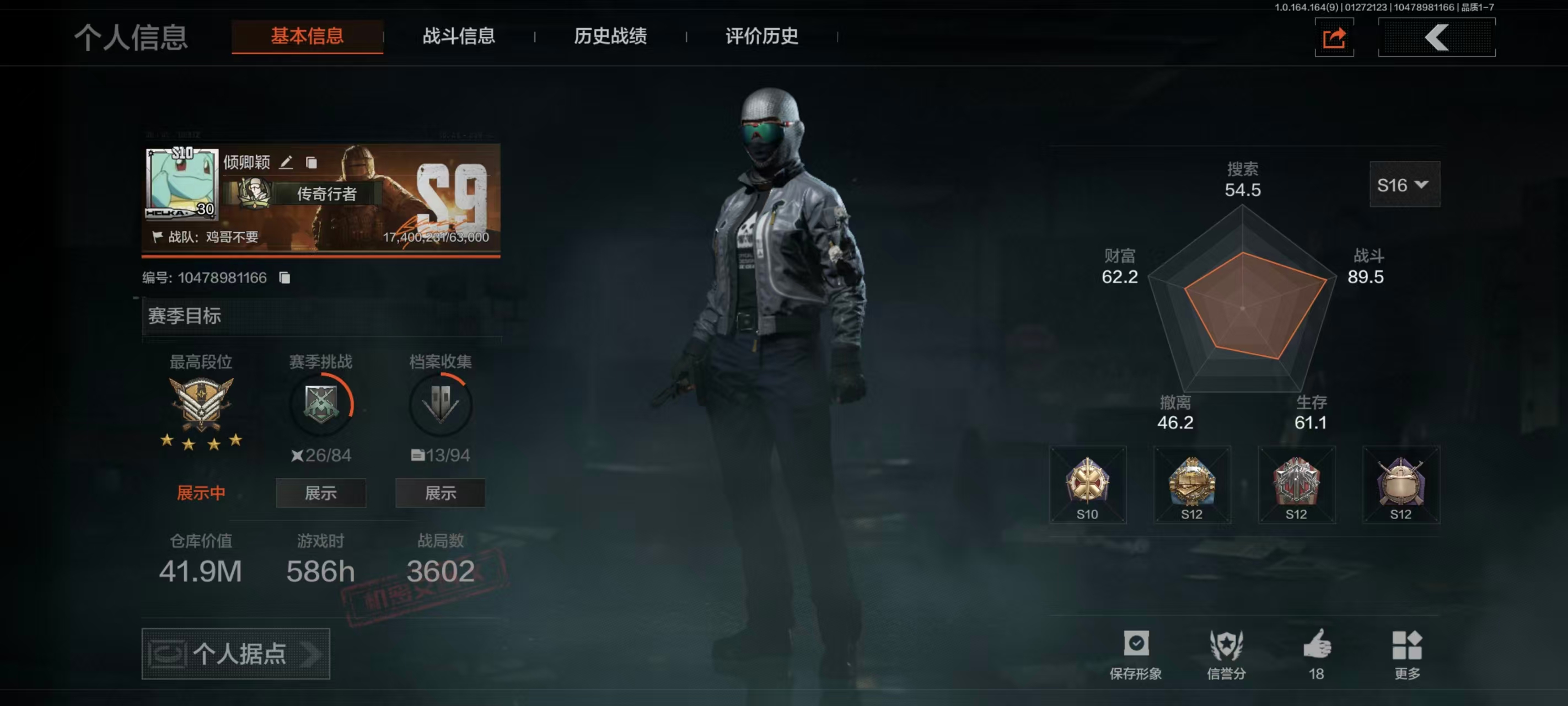
Task: Copy the player ID using the copy icon
Action: coord(283,277)
